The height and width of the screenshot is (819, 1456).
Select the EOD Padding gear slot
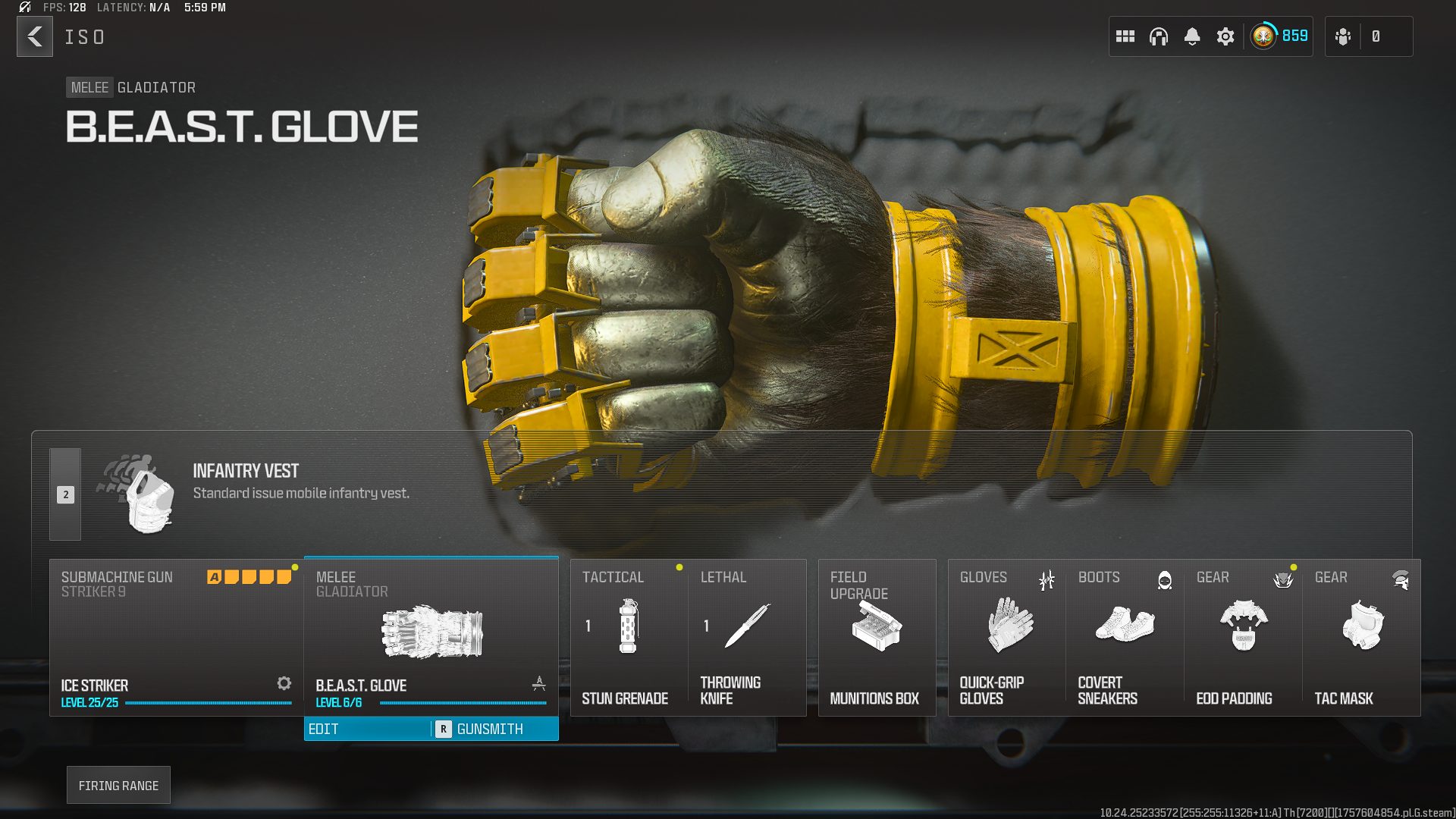[x=1244, y=637]
